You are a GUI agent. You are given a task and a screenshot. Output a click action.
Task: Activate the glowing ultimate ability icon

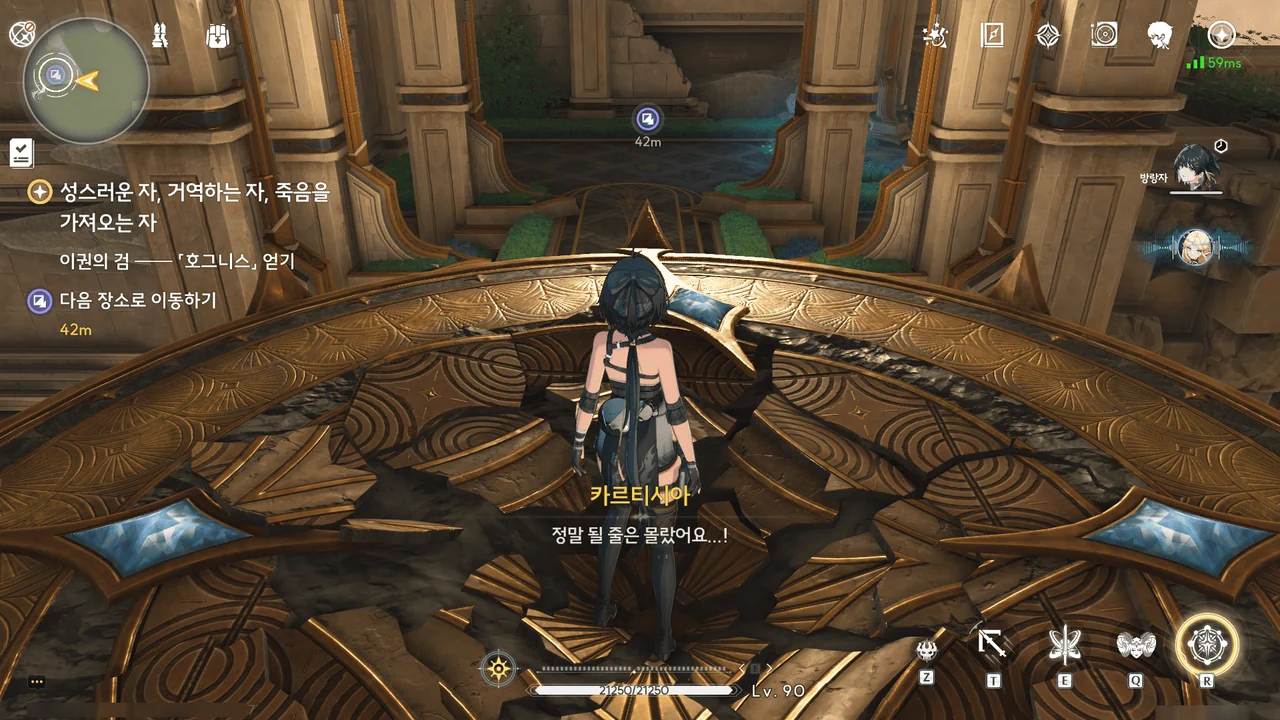tap(1207, 644)
